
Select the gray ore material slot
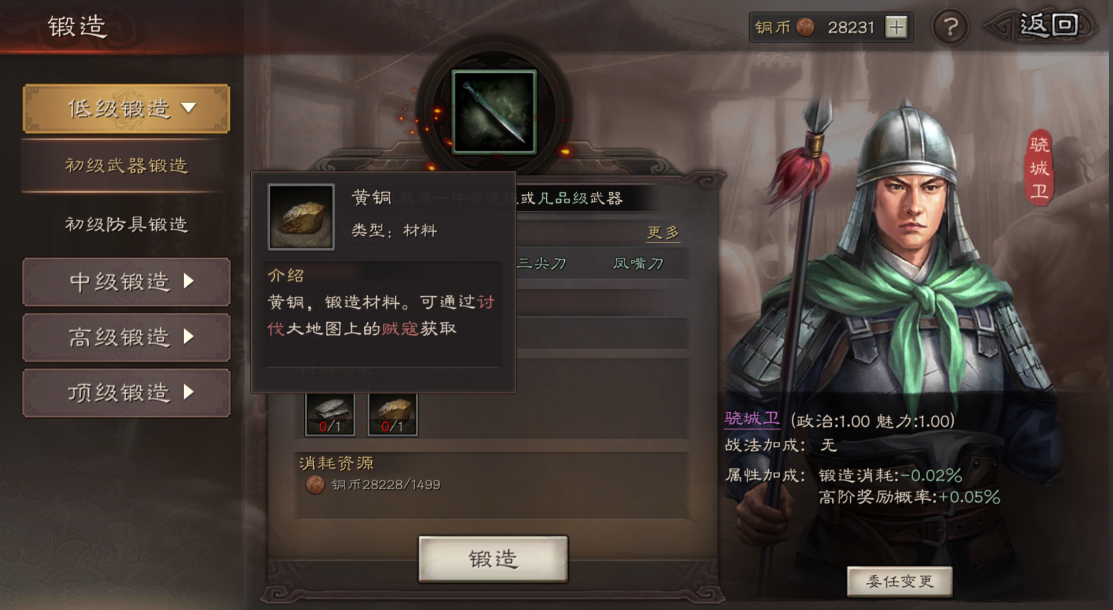click(x=330, y=413)
